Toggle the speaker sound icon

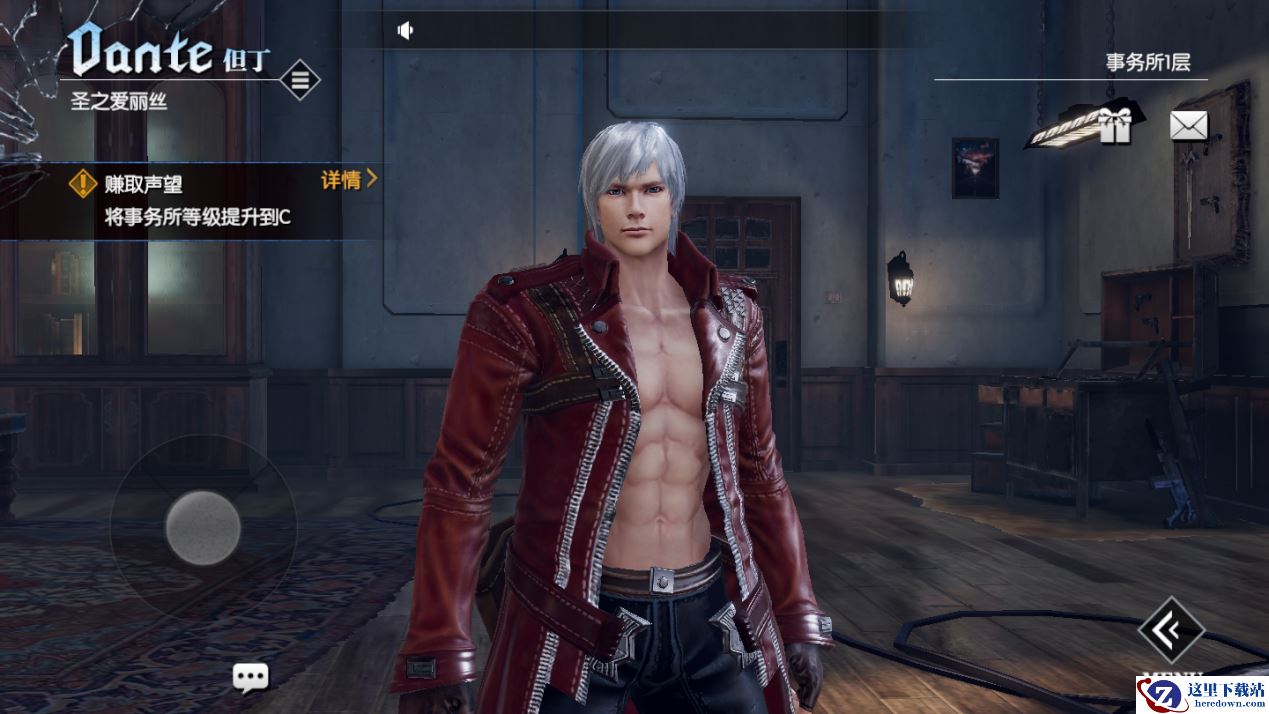pos(405,31)
